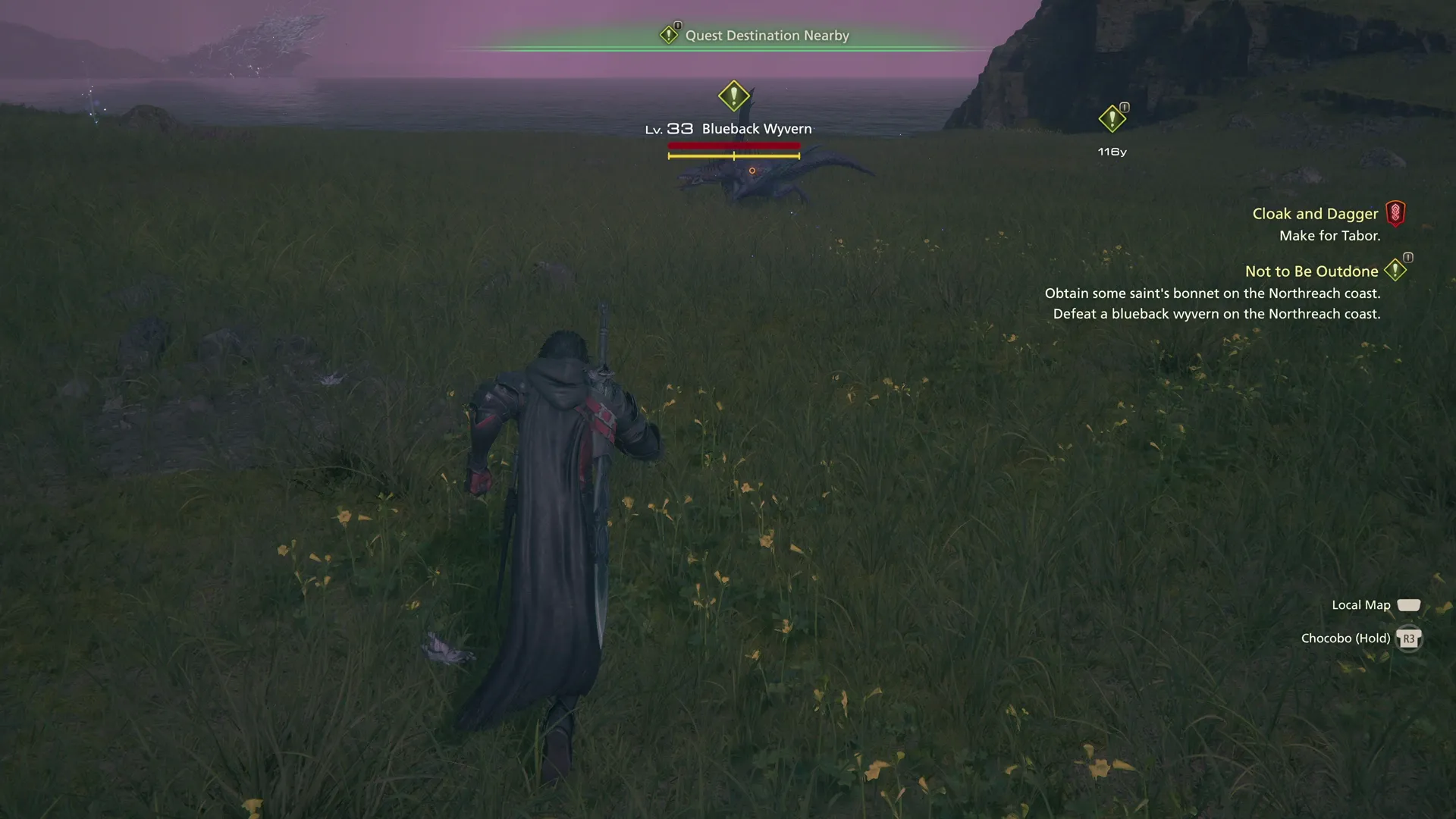Select the red crest icon beside Cloak and Dagger
This screenshot has width=1456, height=819.
(1397, 213)
